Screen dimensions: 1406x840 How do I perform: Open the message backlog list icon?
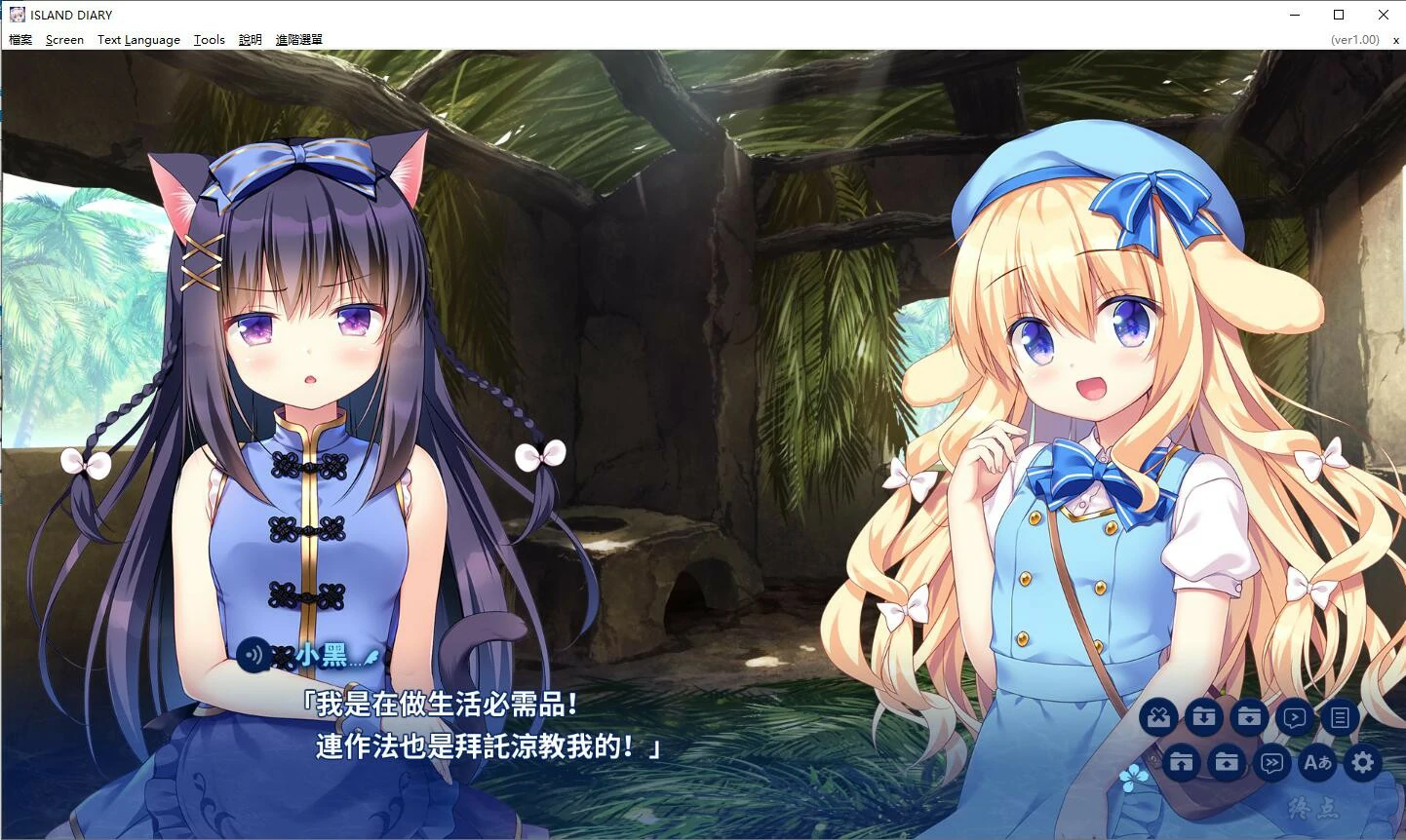pyautogui.click(x=1340, y=717)
